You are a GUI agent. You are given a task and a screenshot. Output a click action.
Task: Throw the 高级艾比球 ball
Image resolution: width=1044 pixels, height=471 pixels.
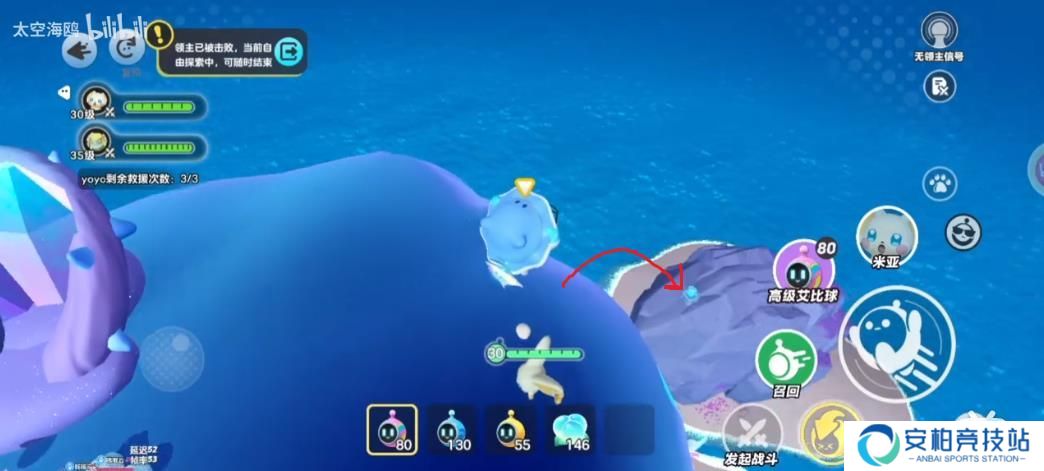click(x=803, y=268)
